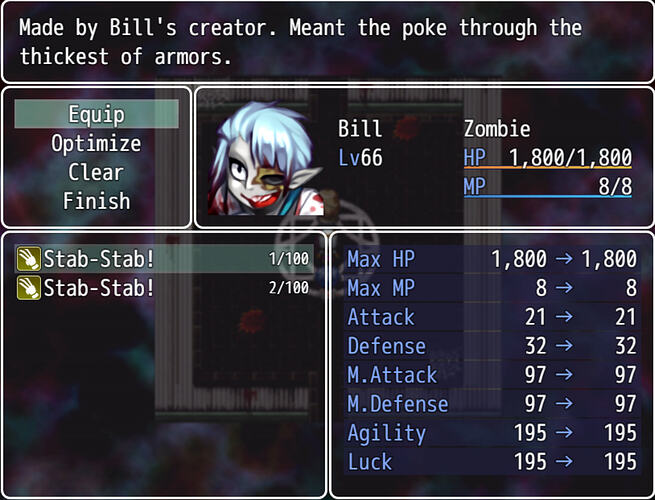Image resolution: width=655 pixels, height=500 pixels.
Task: Select the Stab-Stab! slot marked 2/100
Action: click(x=164, y=288)
